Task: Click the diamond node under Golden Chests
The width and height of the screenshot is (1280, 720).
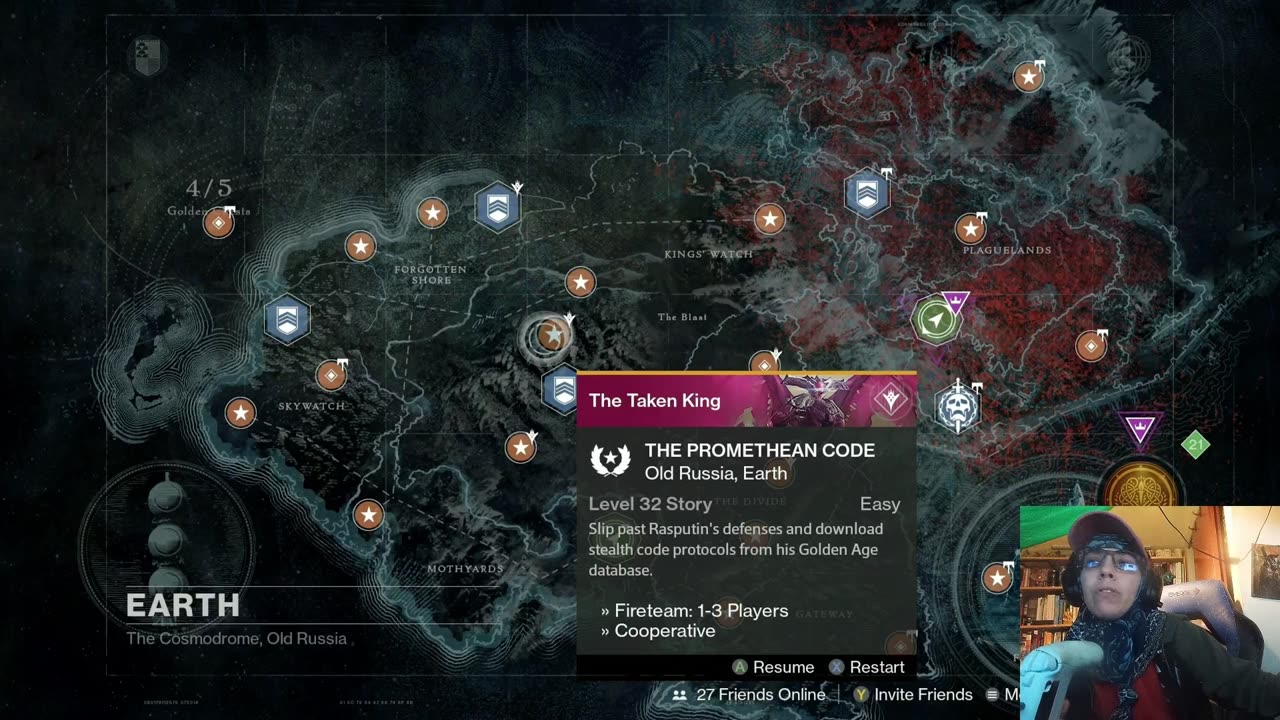Action: [x=218, y=223]
